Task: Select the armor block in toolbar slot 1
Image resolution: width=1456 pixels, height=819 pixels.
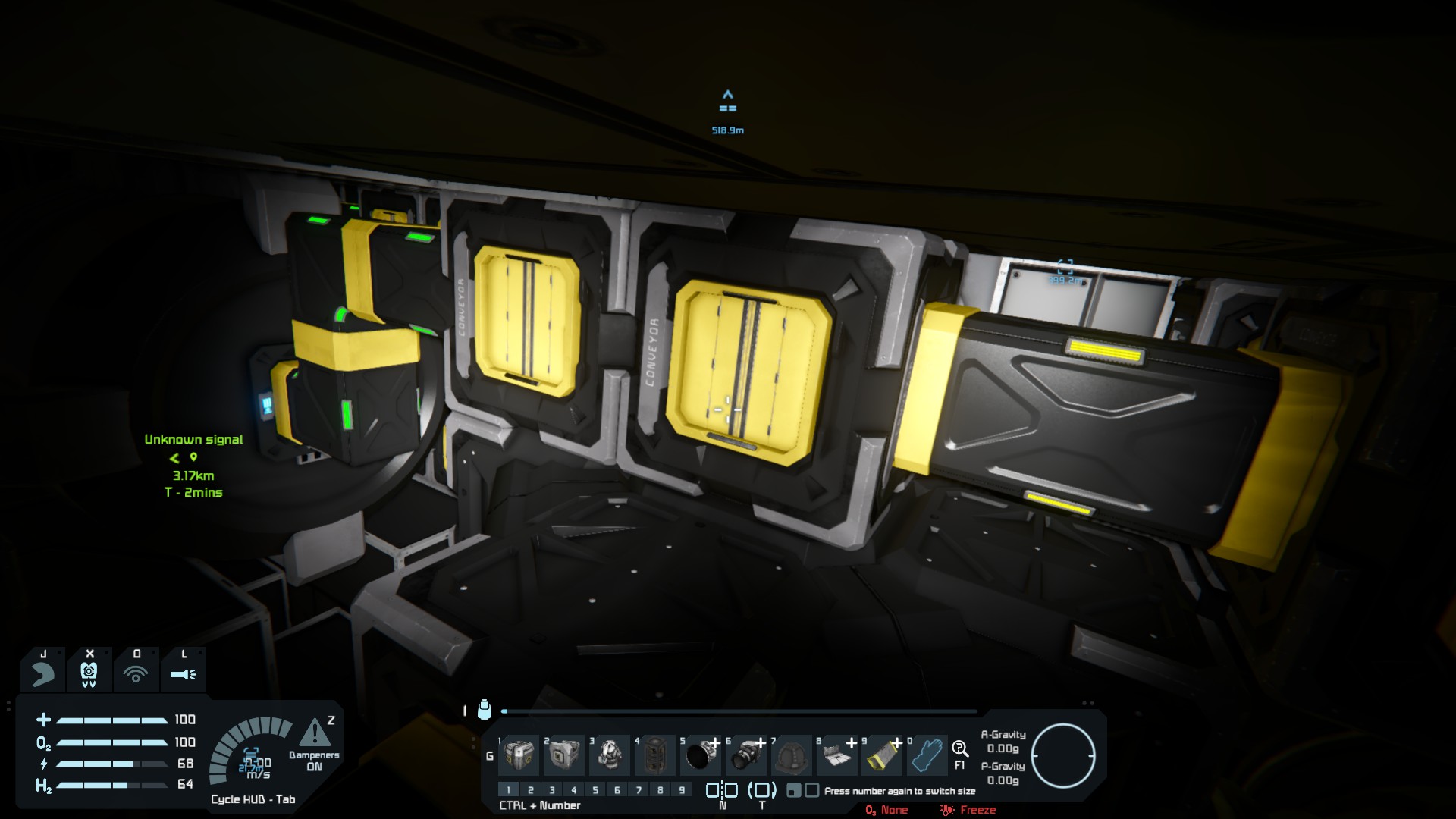Action: coord(519,755)
